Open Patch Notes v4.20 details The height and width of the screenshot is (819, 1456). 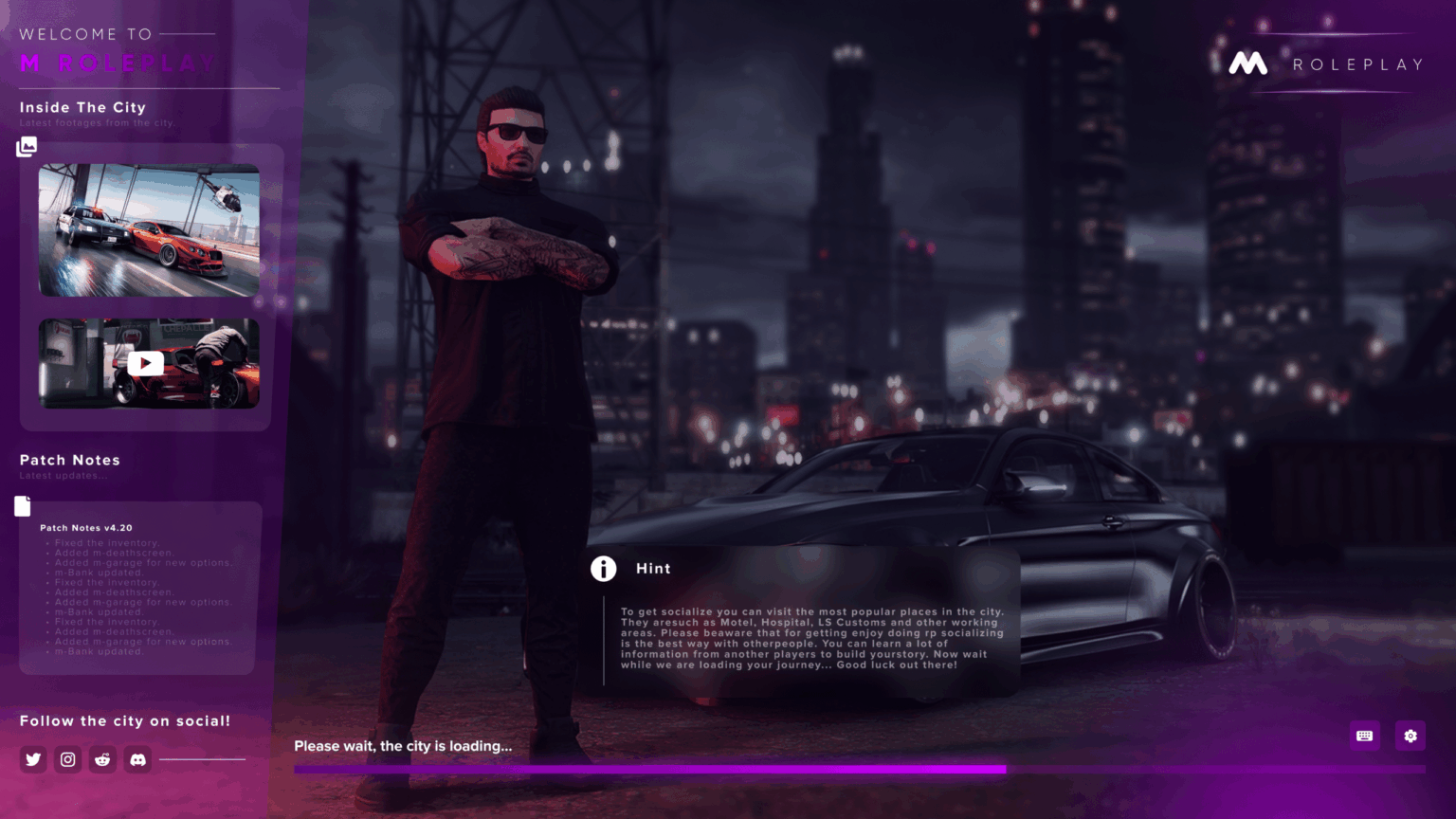click(x=85, y=527)
